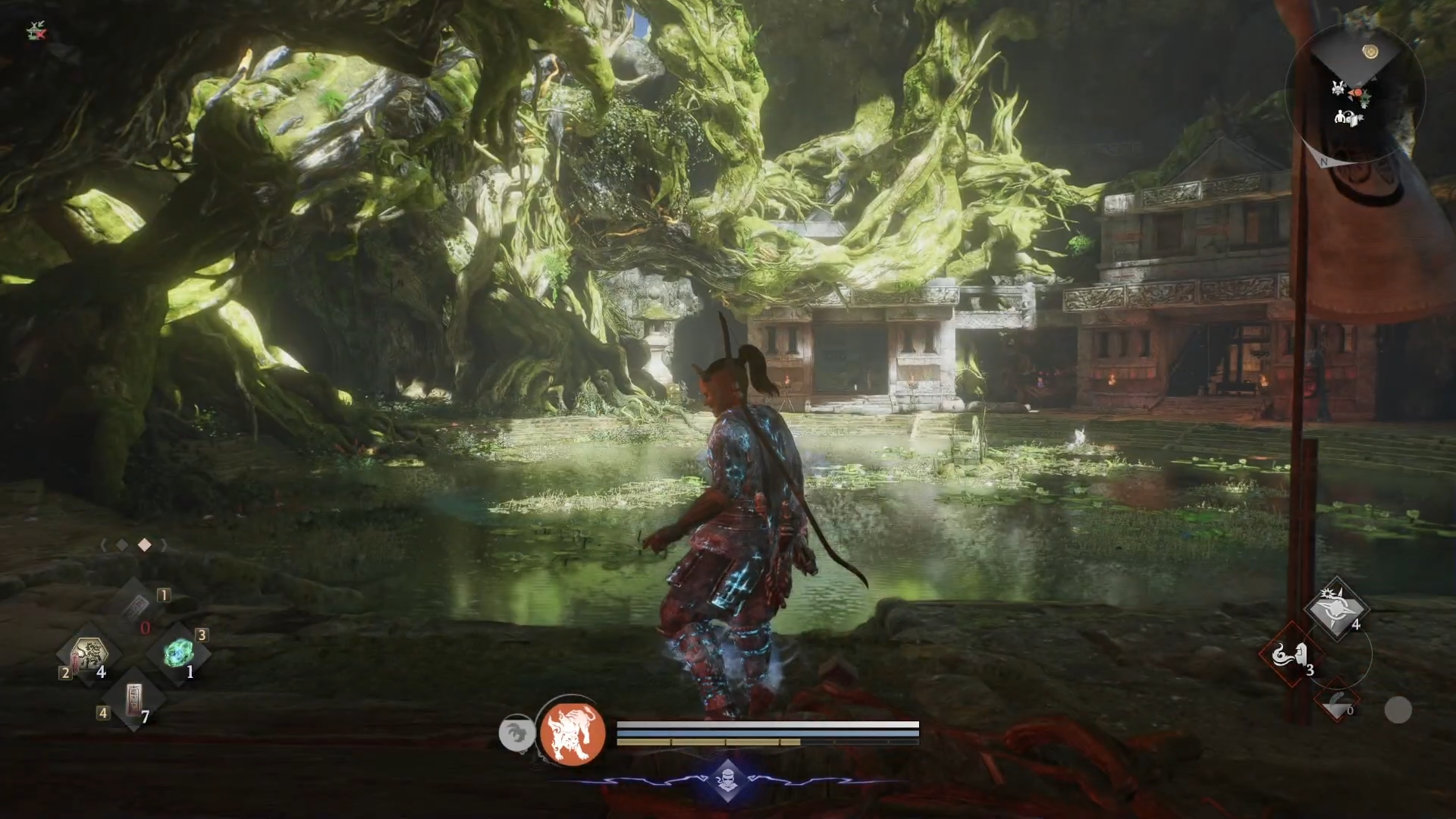Choose the depleted talisman slot showing red zero
The width and height of the screenshot is (1456, 819).
tap(136, 607)
